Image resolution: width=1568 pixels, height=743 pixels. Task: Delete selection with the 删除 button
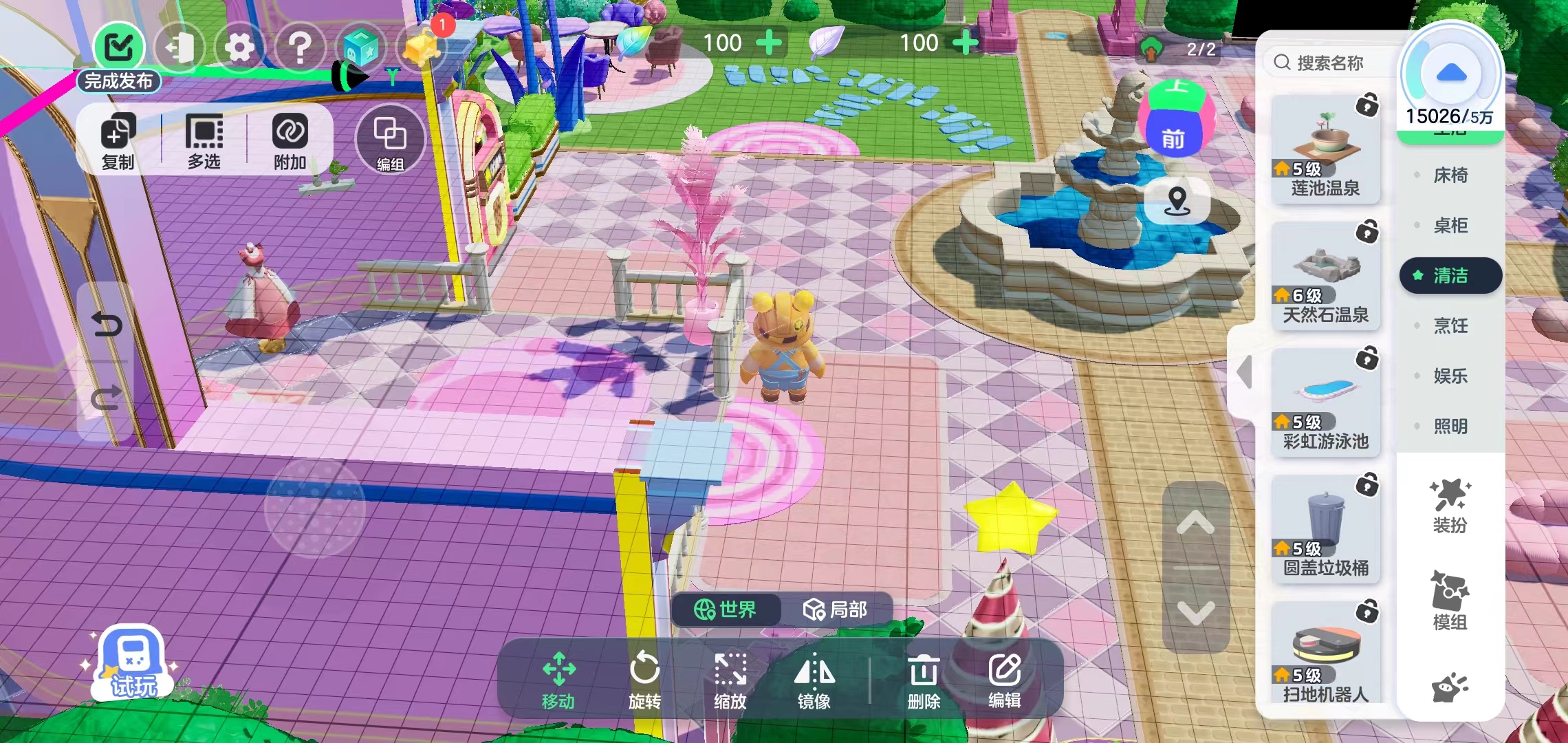(x=924, y=678)
